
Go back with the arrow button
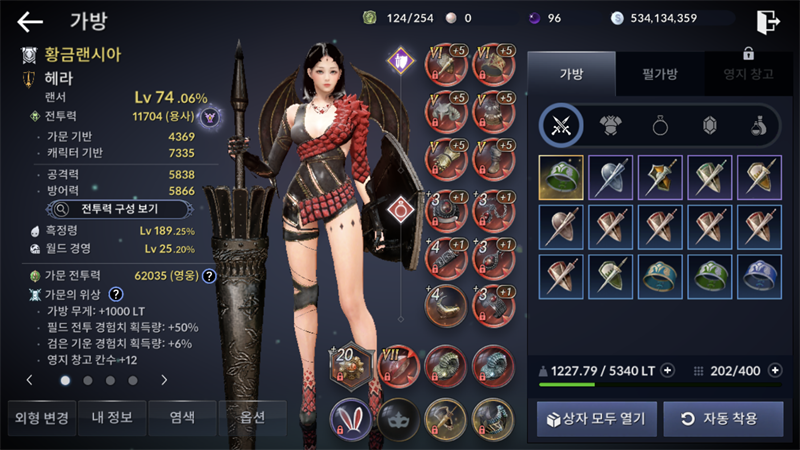point(30,22)
